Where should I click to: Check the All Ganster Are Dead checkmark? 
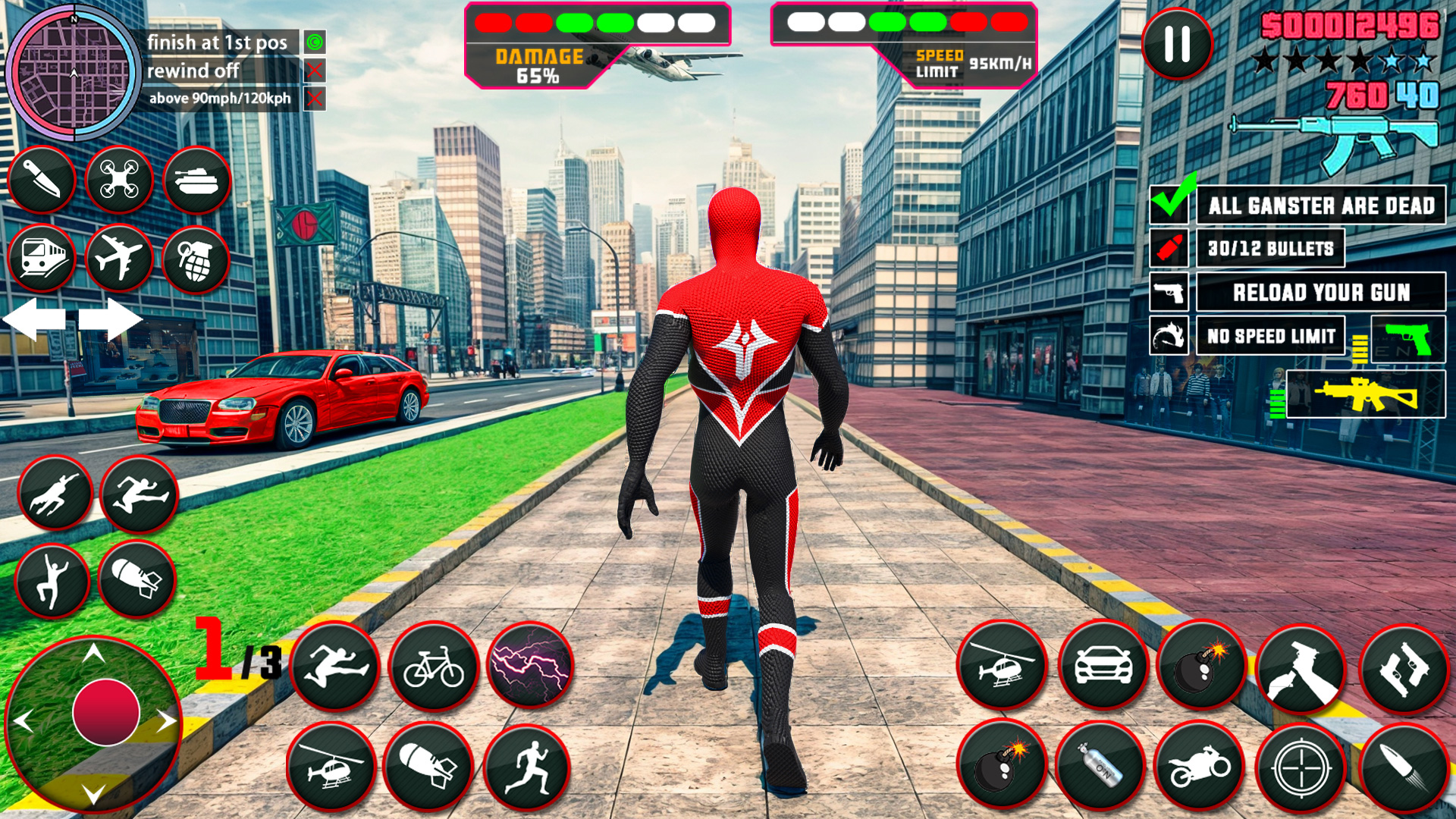1170,204
